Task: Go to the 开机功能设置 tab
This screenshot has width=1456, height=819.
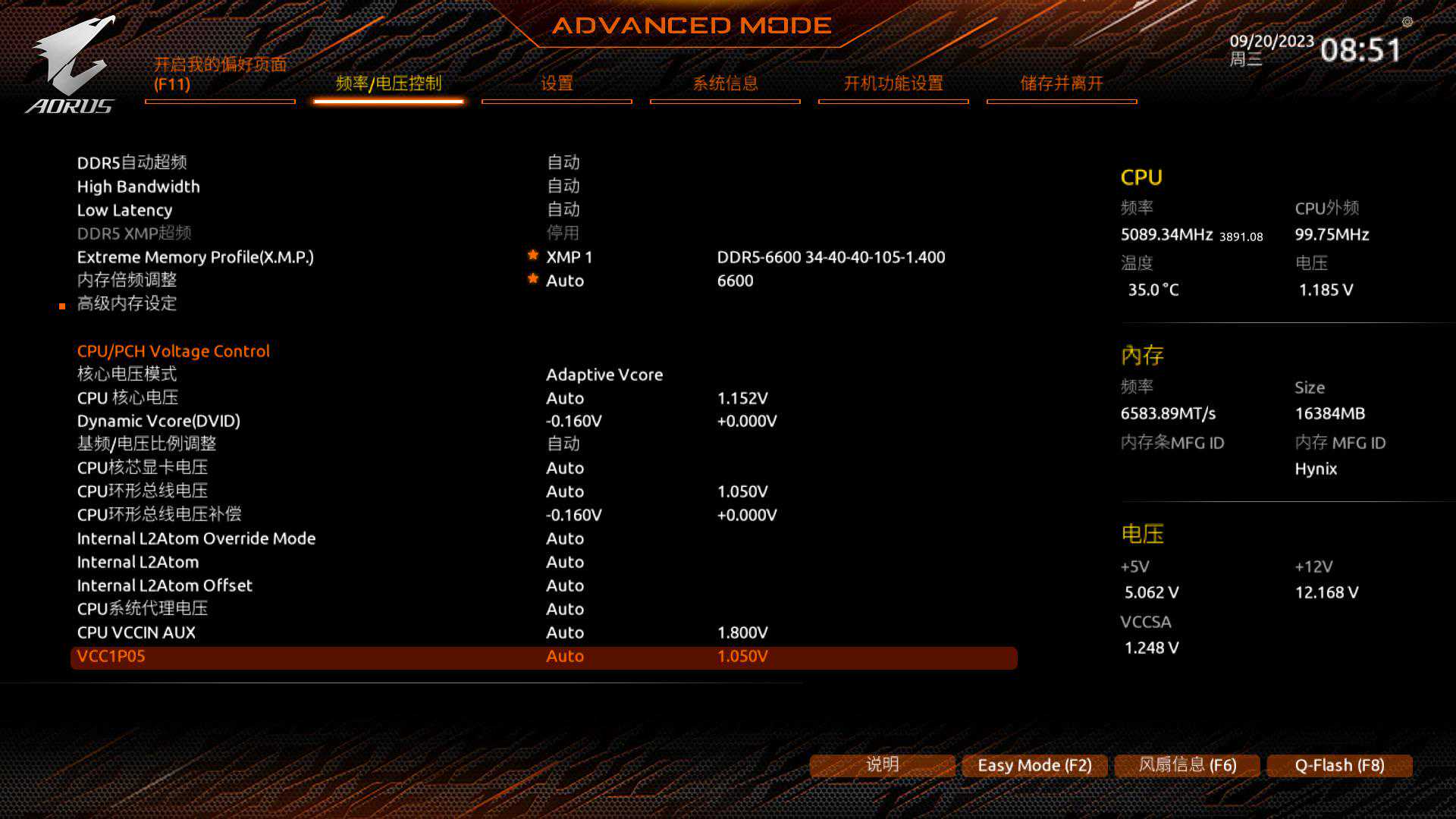Action: [893, 83]
